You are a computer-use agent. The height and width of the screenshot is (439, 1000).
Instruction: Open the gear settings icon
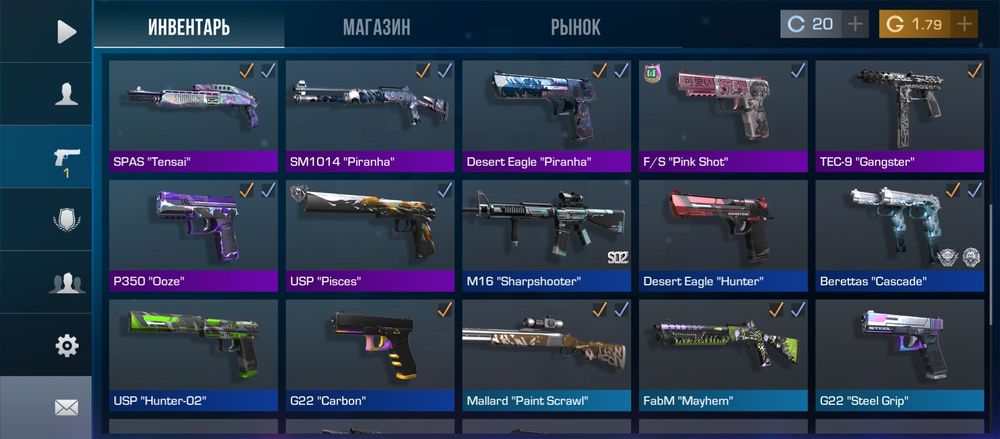click(66, 346)
